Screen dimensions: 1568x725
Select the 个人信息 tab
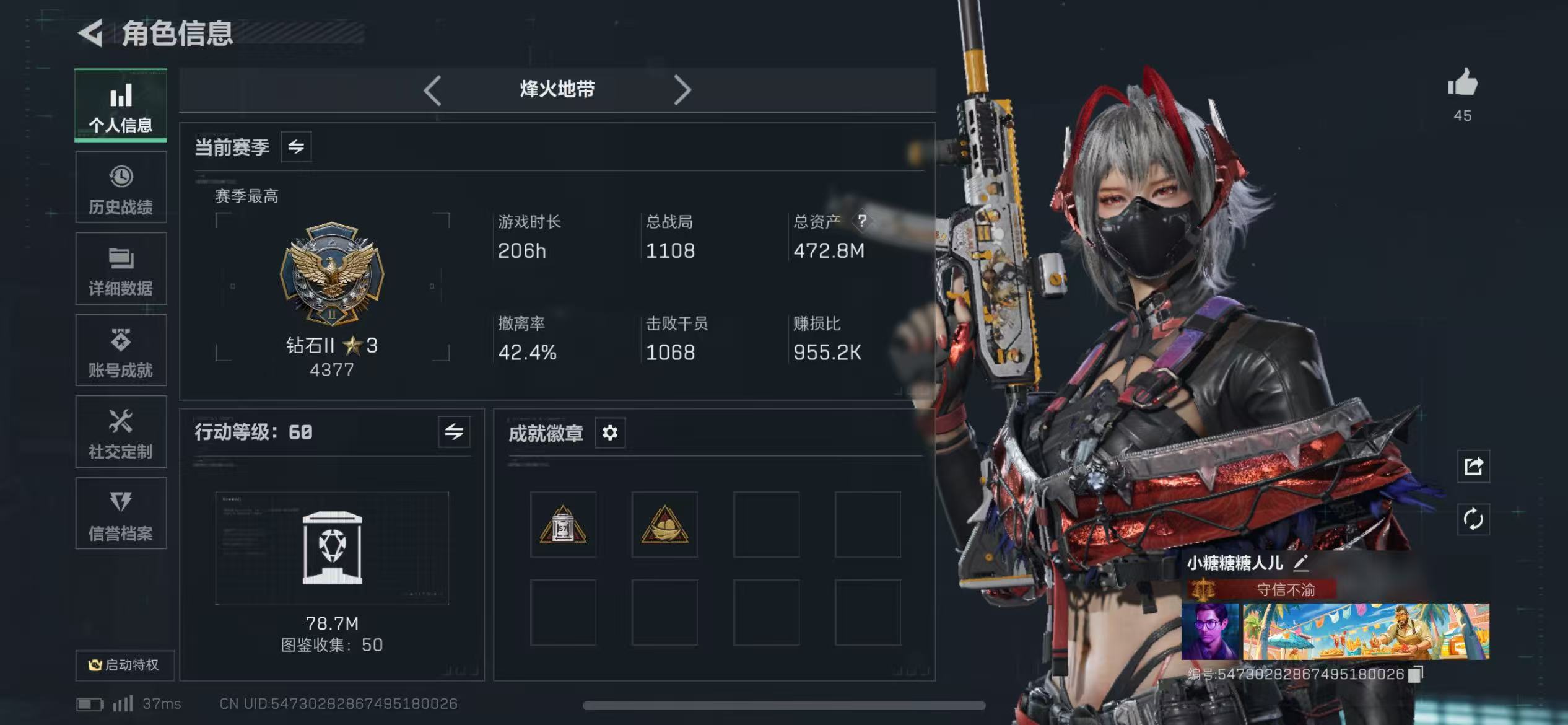[x=121, y=105]
